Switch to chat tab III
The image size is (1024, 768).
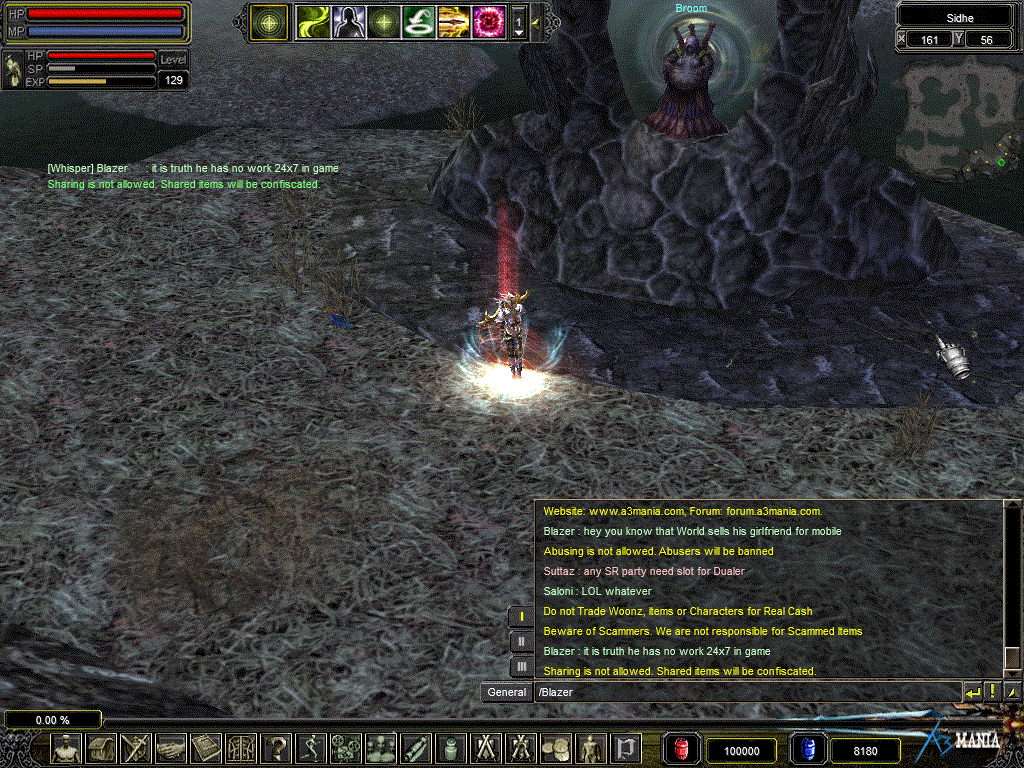tap(521, 665)
